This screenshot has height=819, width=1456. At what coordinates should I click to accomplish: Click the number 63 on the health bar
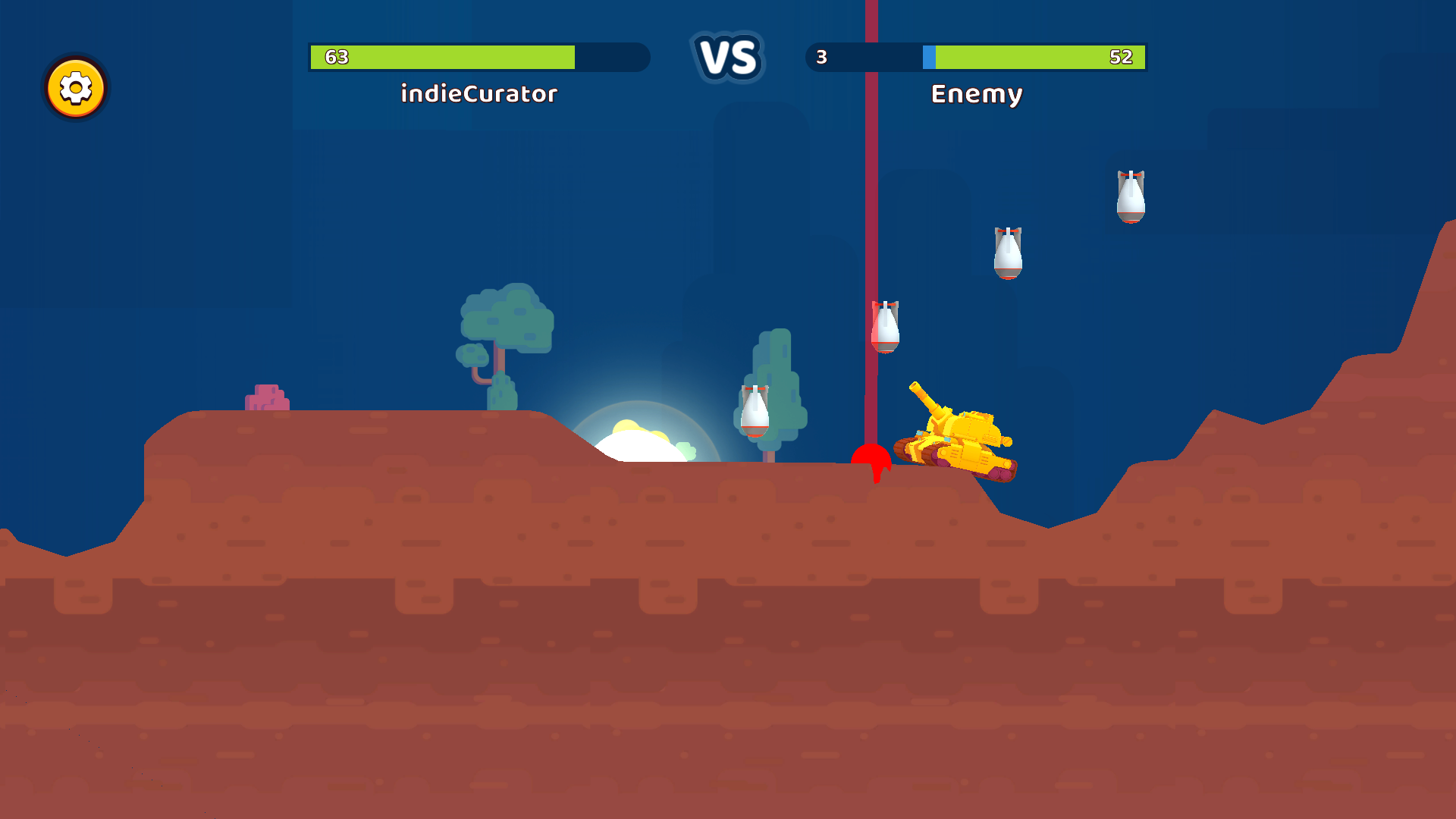pos(336,56)
